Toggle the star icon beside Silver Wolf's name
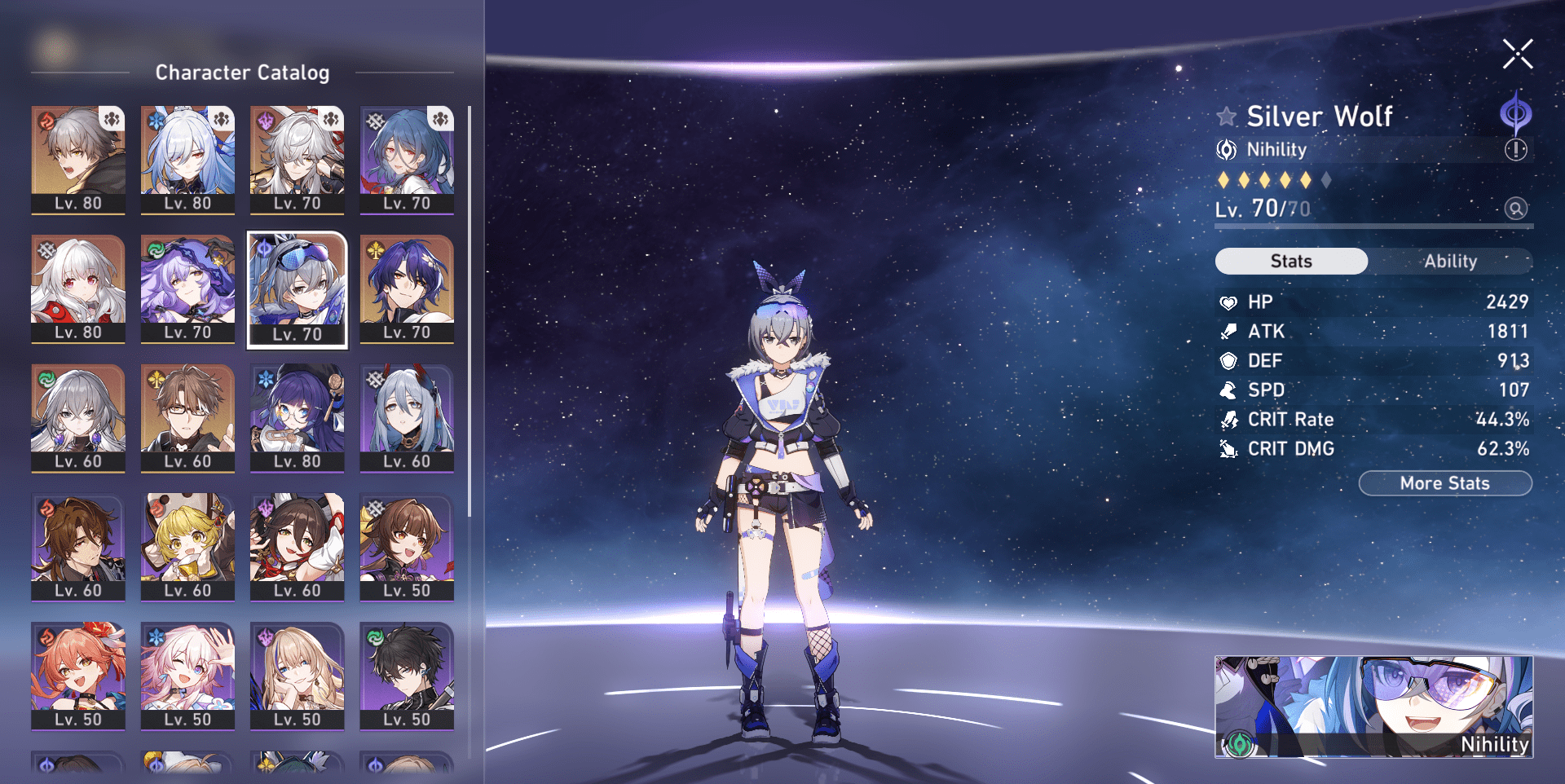 point(1226,117)
